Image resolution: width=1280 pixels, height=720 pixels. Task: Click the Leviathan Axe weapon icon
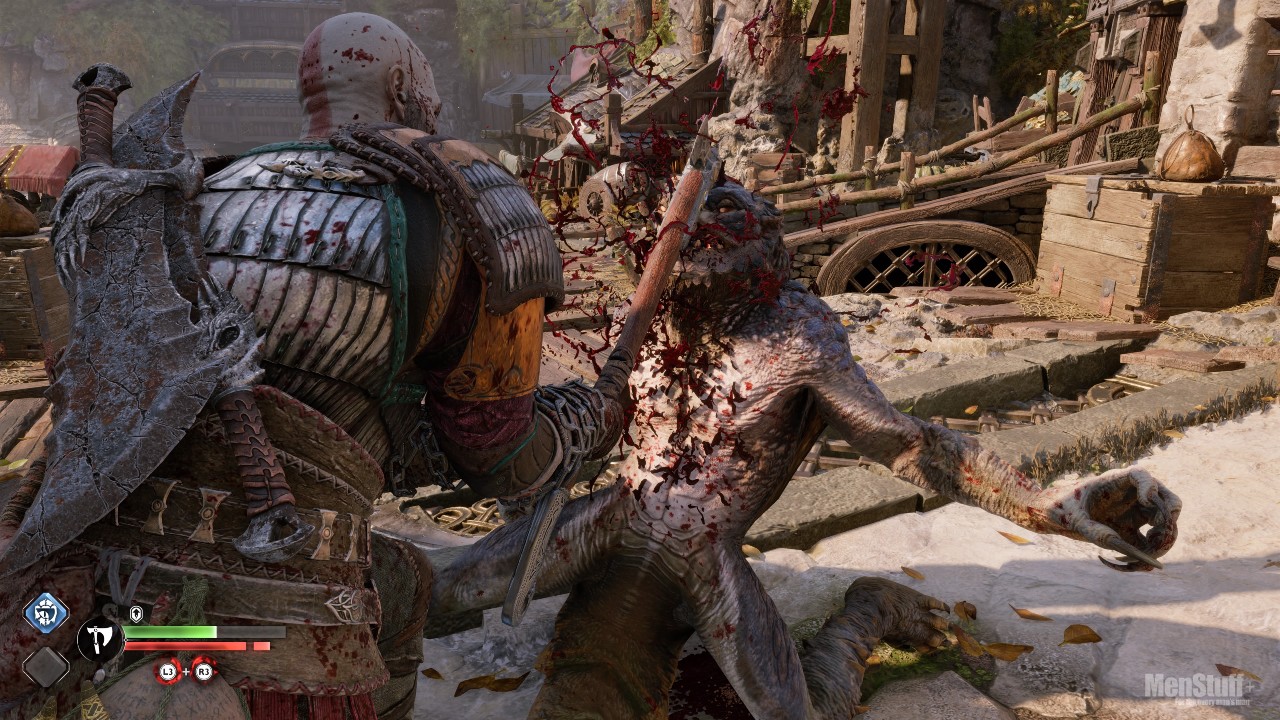[x=100, y=639]
